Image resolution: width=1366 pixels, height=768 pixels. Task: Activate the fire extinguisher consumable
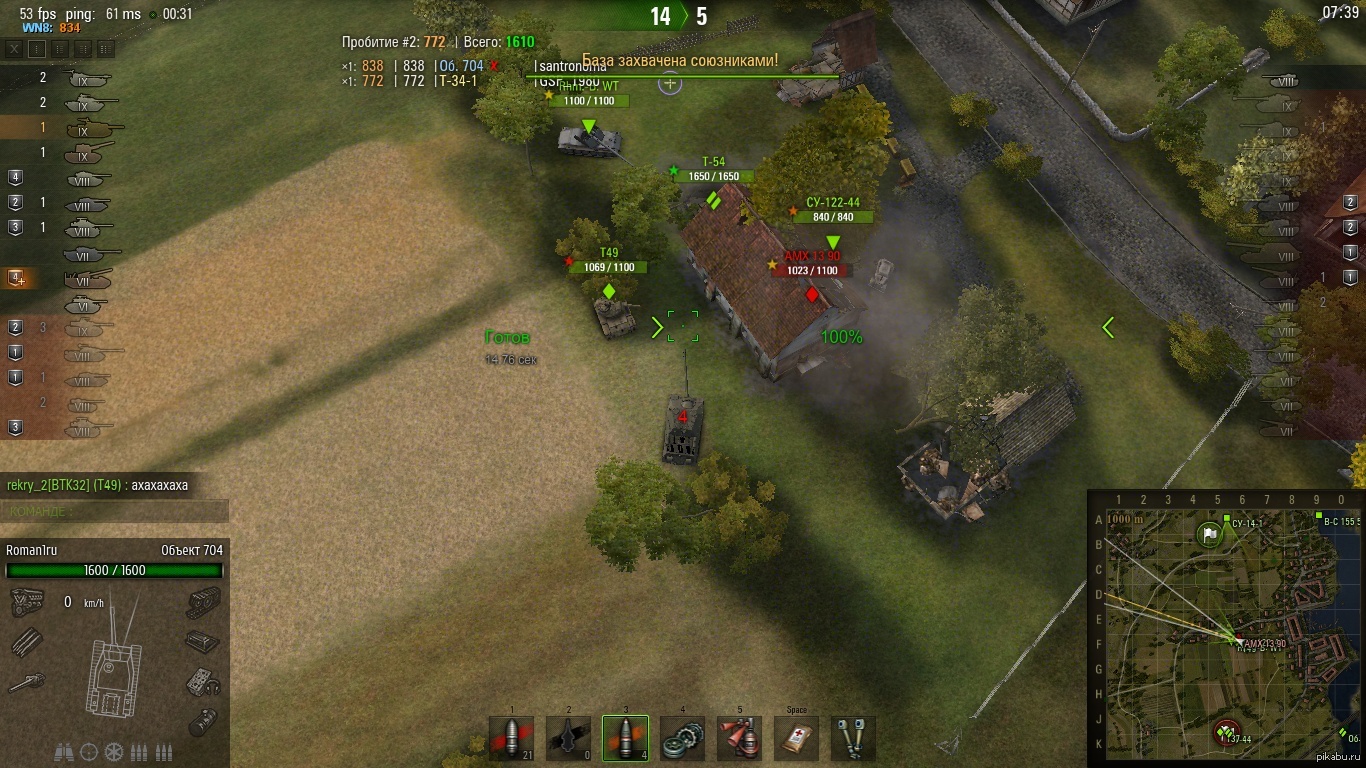[x=739, y=738]
